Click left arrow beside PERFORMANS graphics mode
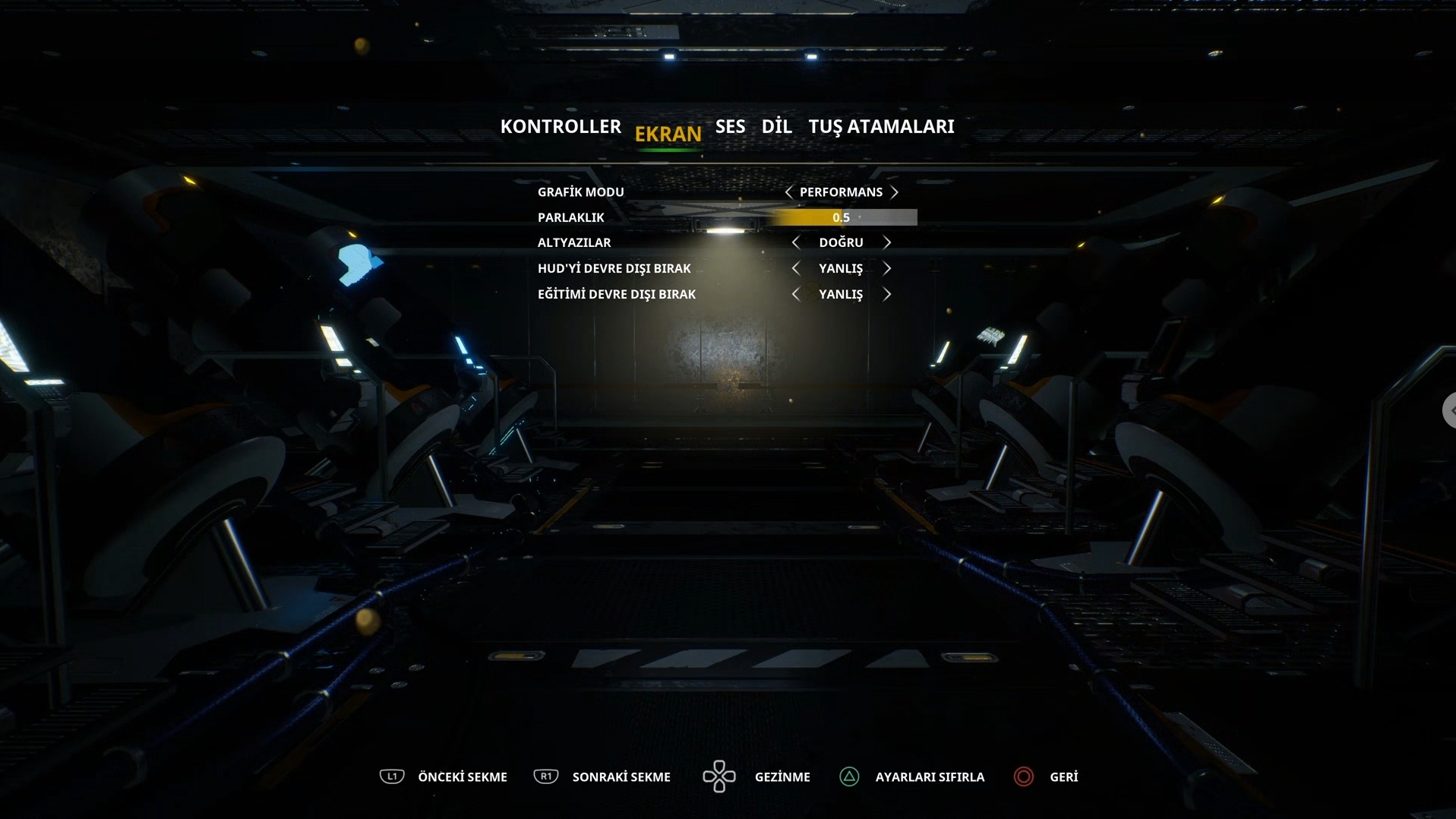The image size is (1456, 819). (x=788, y=192)
